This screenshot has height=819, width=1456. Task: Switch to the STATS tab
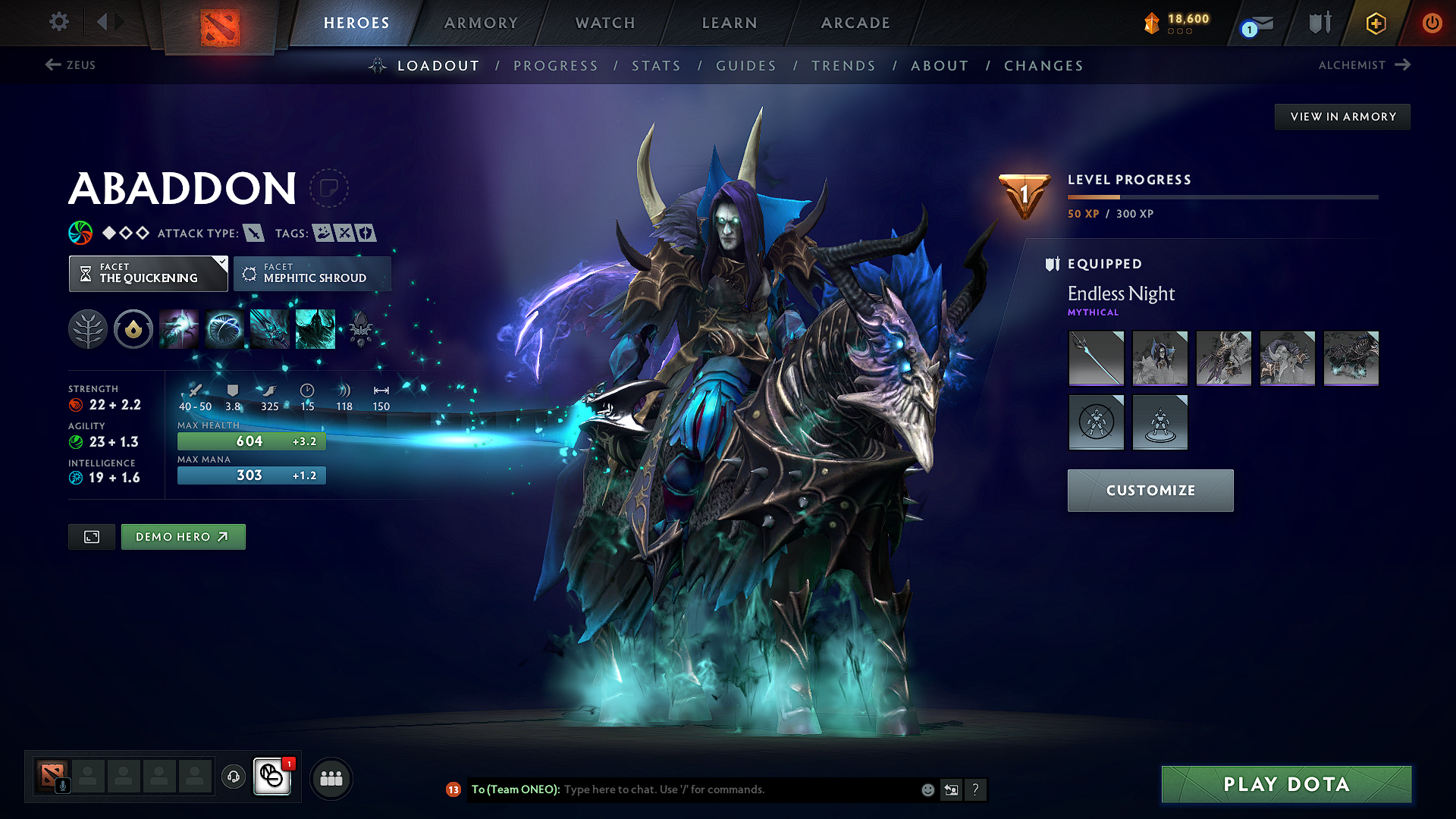(656, 66)
